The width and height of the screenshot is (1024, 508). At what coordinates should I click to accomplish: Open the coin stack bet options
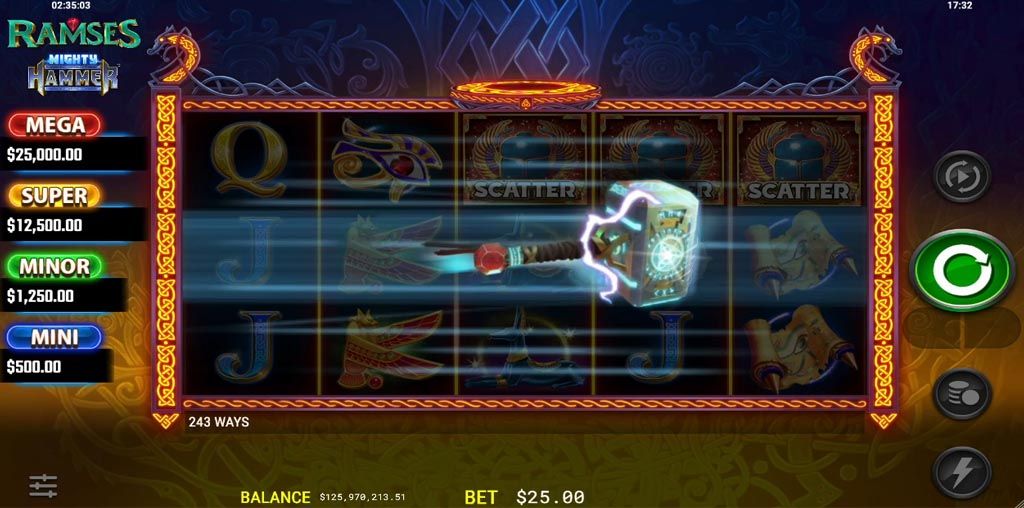coord(962,394)
